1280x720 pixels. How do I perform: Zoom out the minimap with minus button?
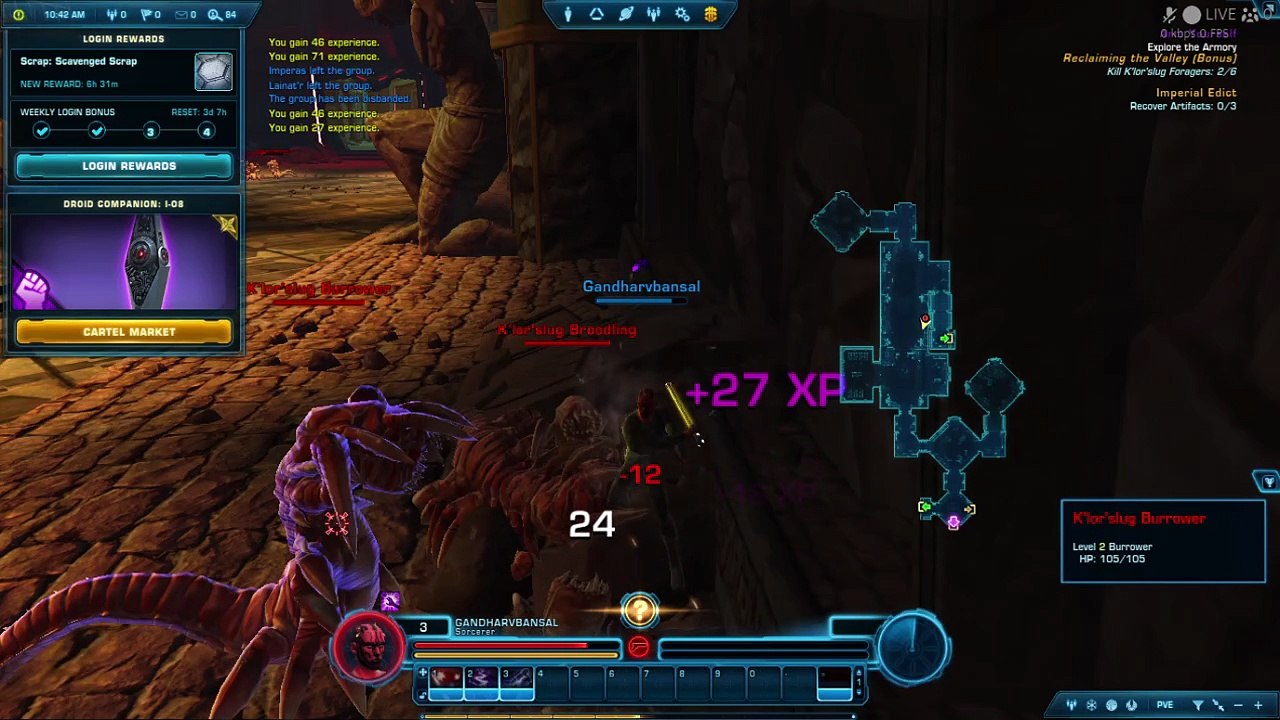(1238, 705)
